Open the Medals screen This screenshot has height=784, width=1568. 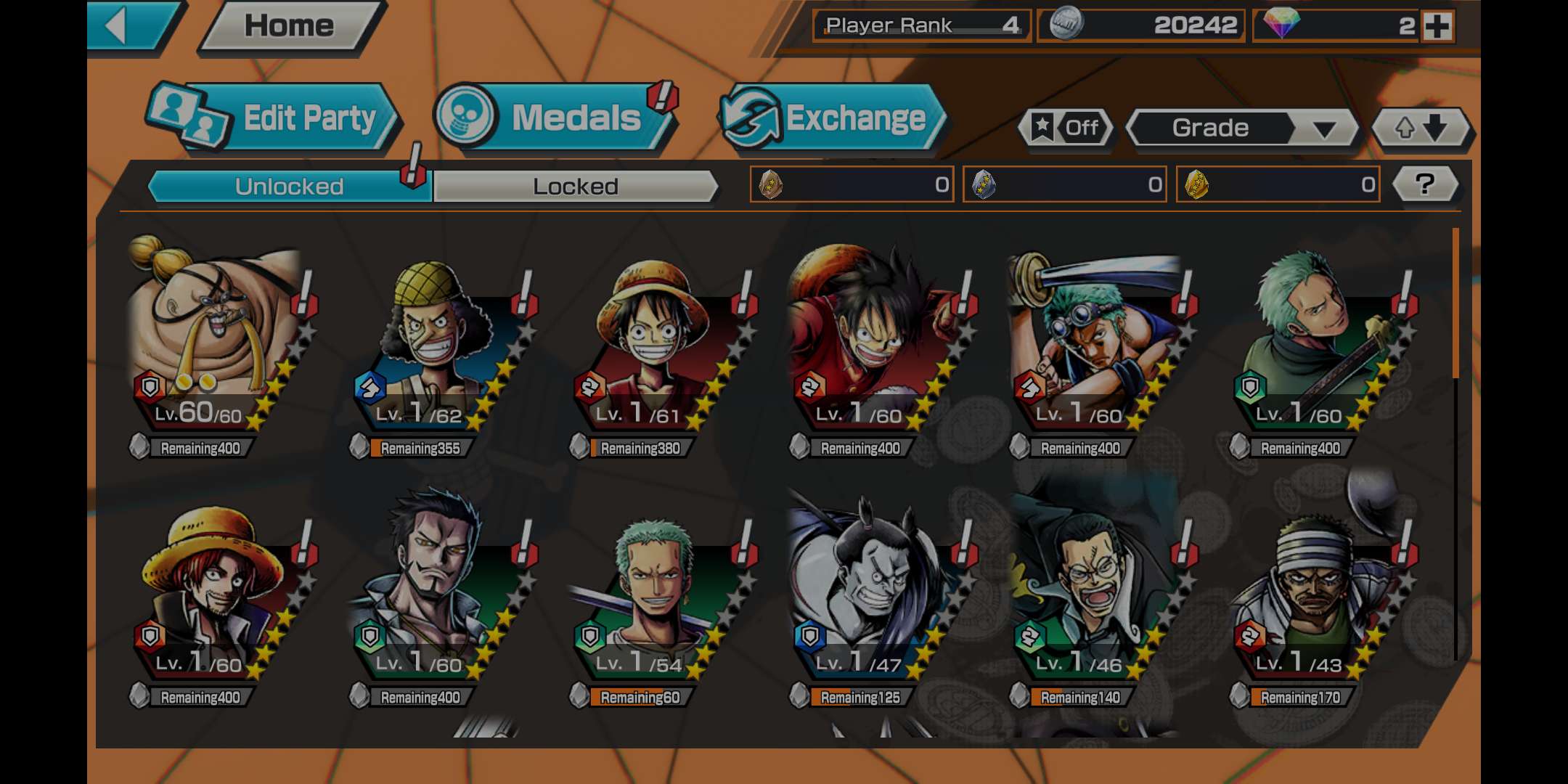click(x=555, y=118)
